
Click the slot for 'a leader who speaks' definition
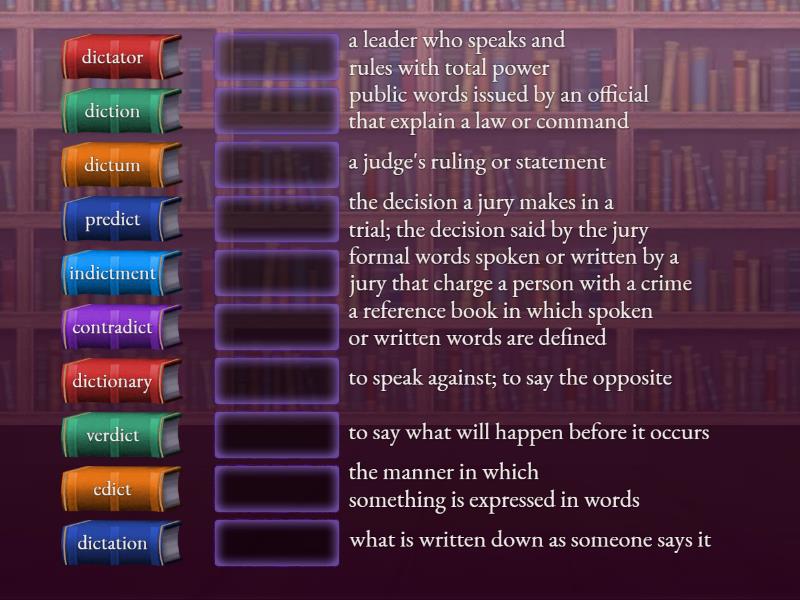pyautogui.click(x=277, y=57)
